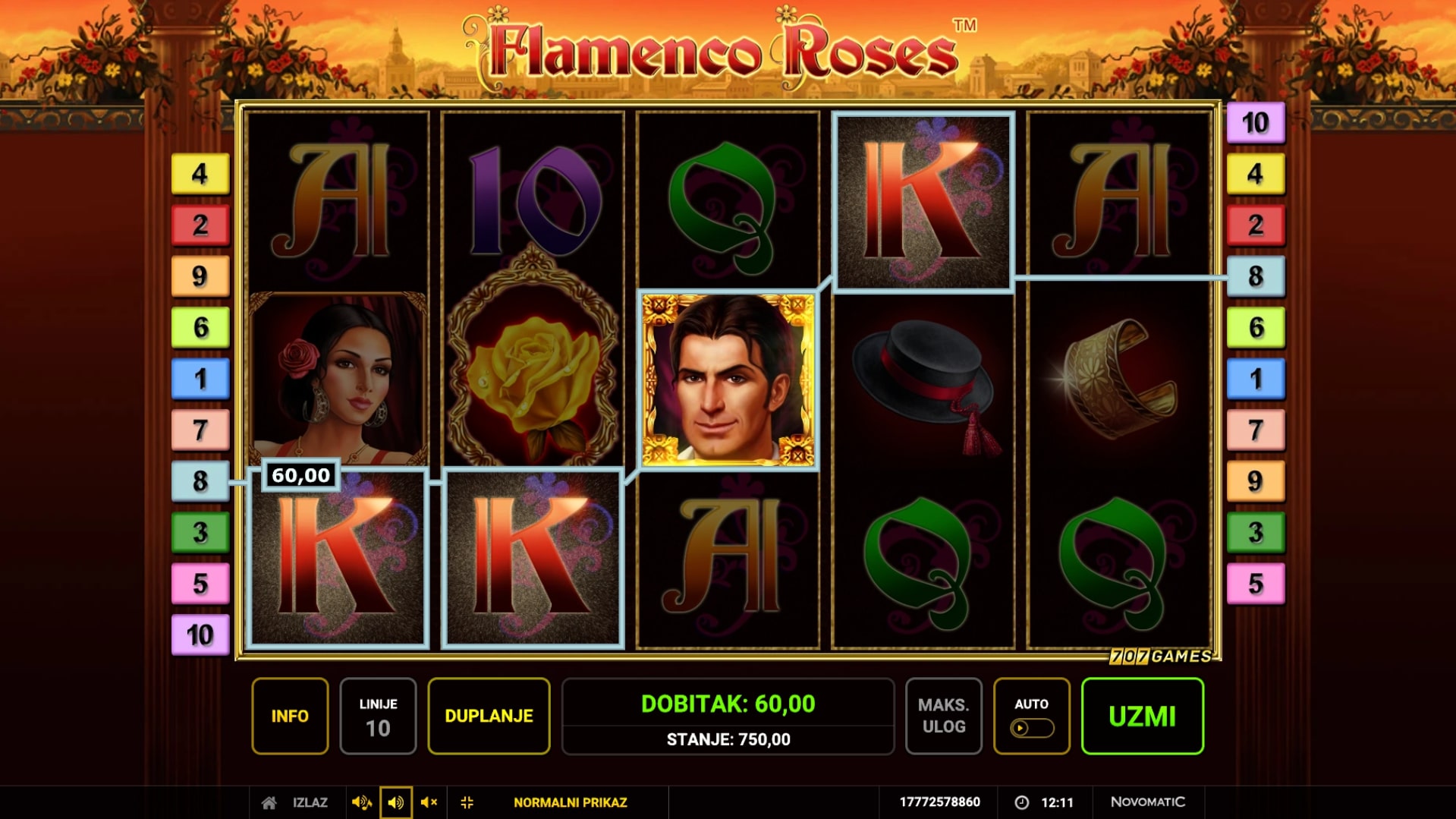
Task: Set the MAKS. ULOG max bet
Action: (943, 716)
